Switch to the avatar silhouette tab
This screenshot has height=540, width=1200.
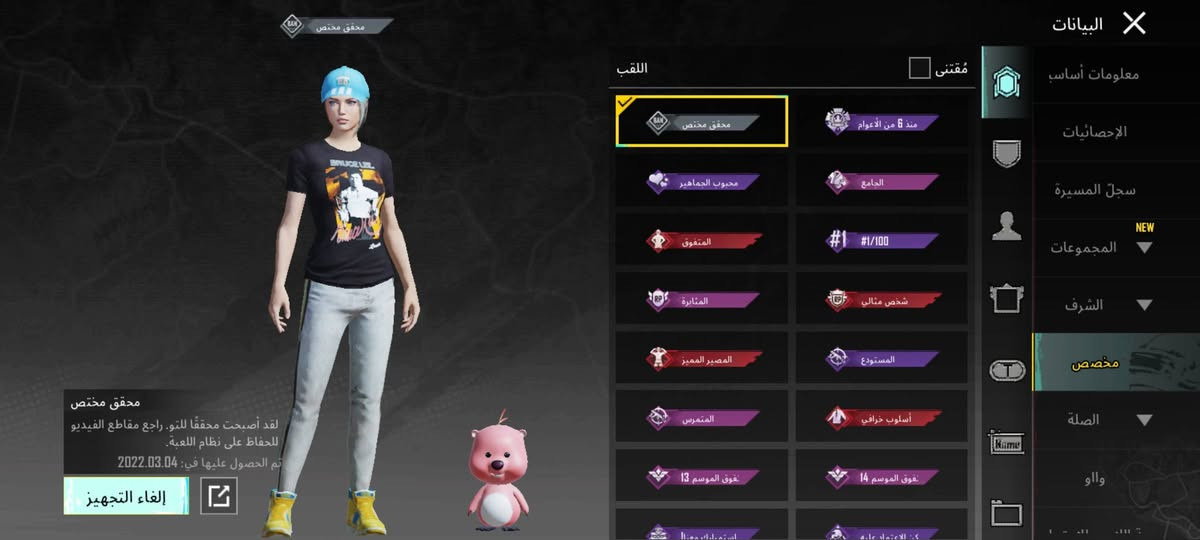[1006, 226]
